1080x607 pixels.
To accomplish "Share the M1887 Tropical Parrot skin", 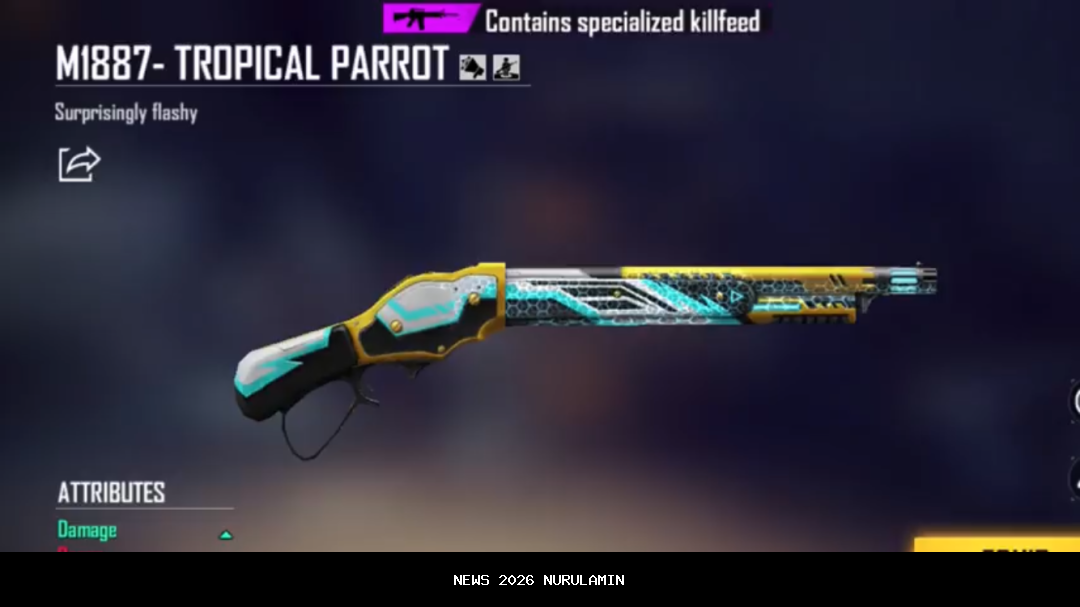I will (79, 164).
